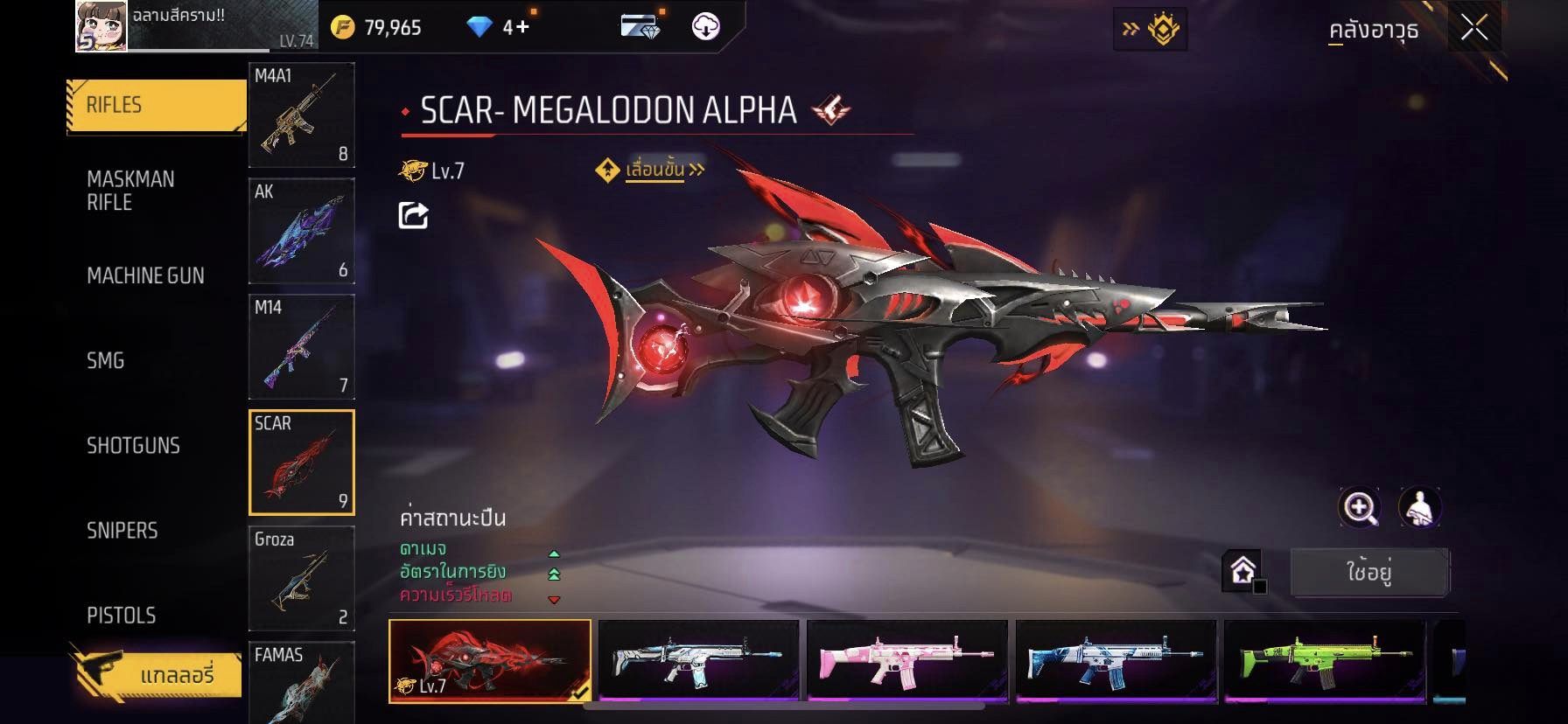
Task: Select the M4A1 weapon tile
Action: pyautogui.click(x=301, y=115)
